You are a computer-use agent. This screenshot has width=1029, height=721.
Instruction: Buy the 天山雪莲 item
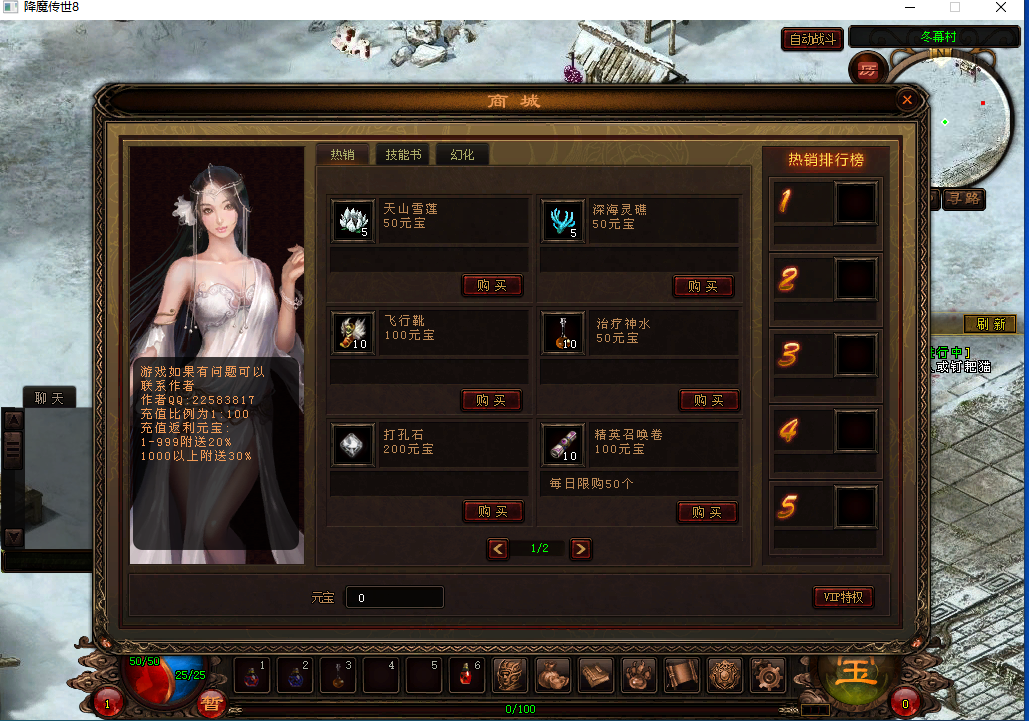click(x=492, y=286)
